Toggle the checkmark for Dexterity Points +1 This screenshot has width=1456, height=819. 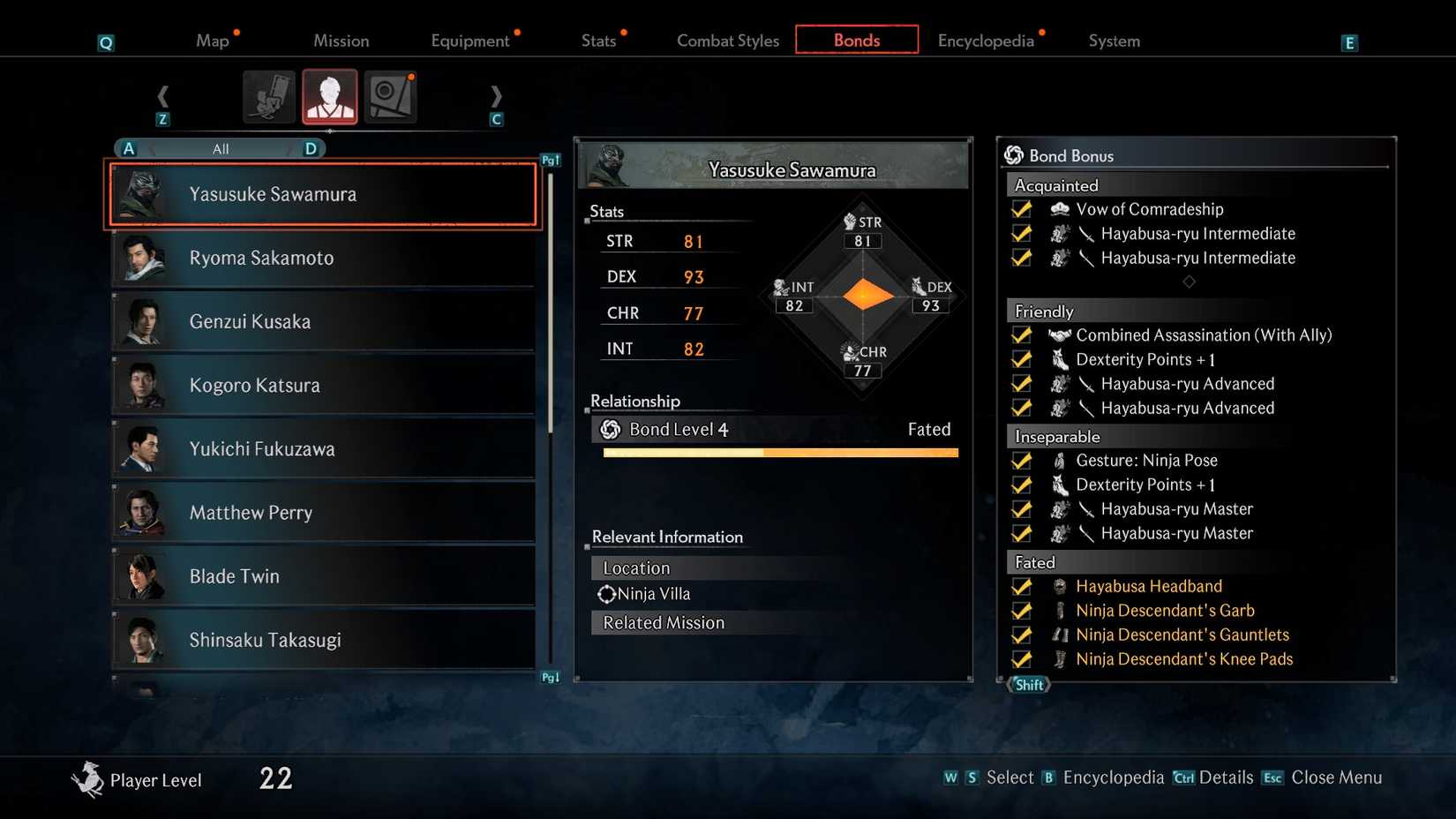tap(1021, 359)
